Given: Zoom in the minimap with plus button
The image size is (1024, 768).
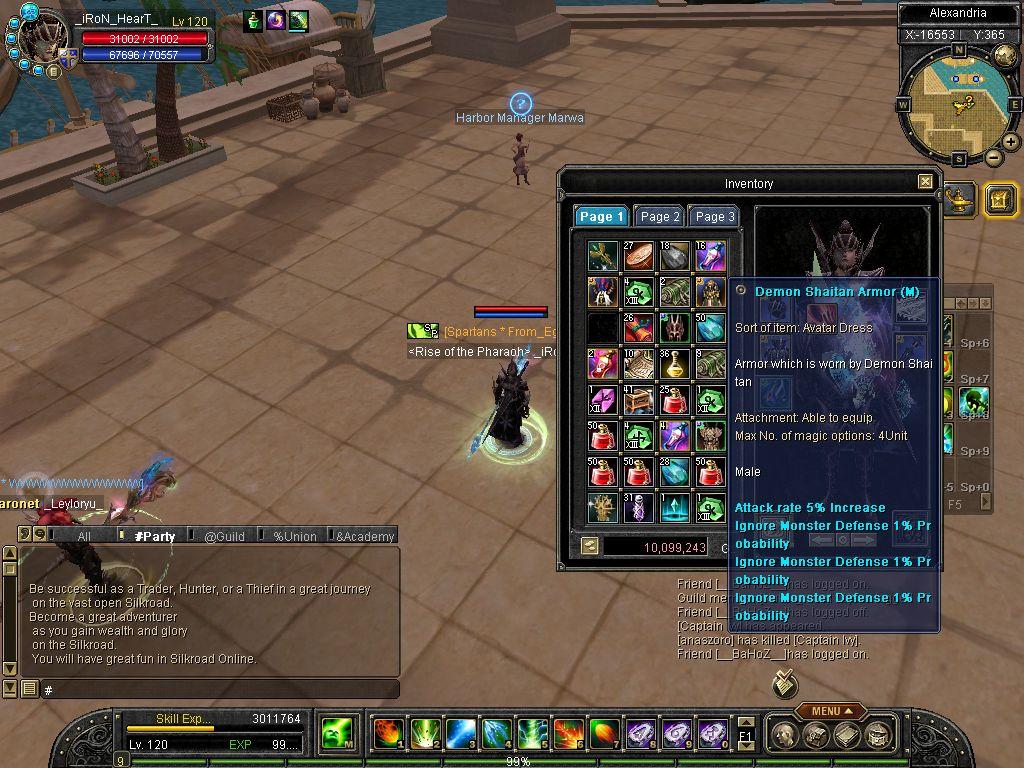Looking at the screenshot, I should click(1011, 142).
